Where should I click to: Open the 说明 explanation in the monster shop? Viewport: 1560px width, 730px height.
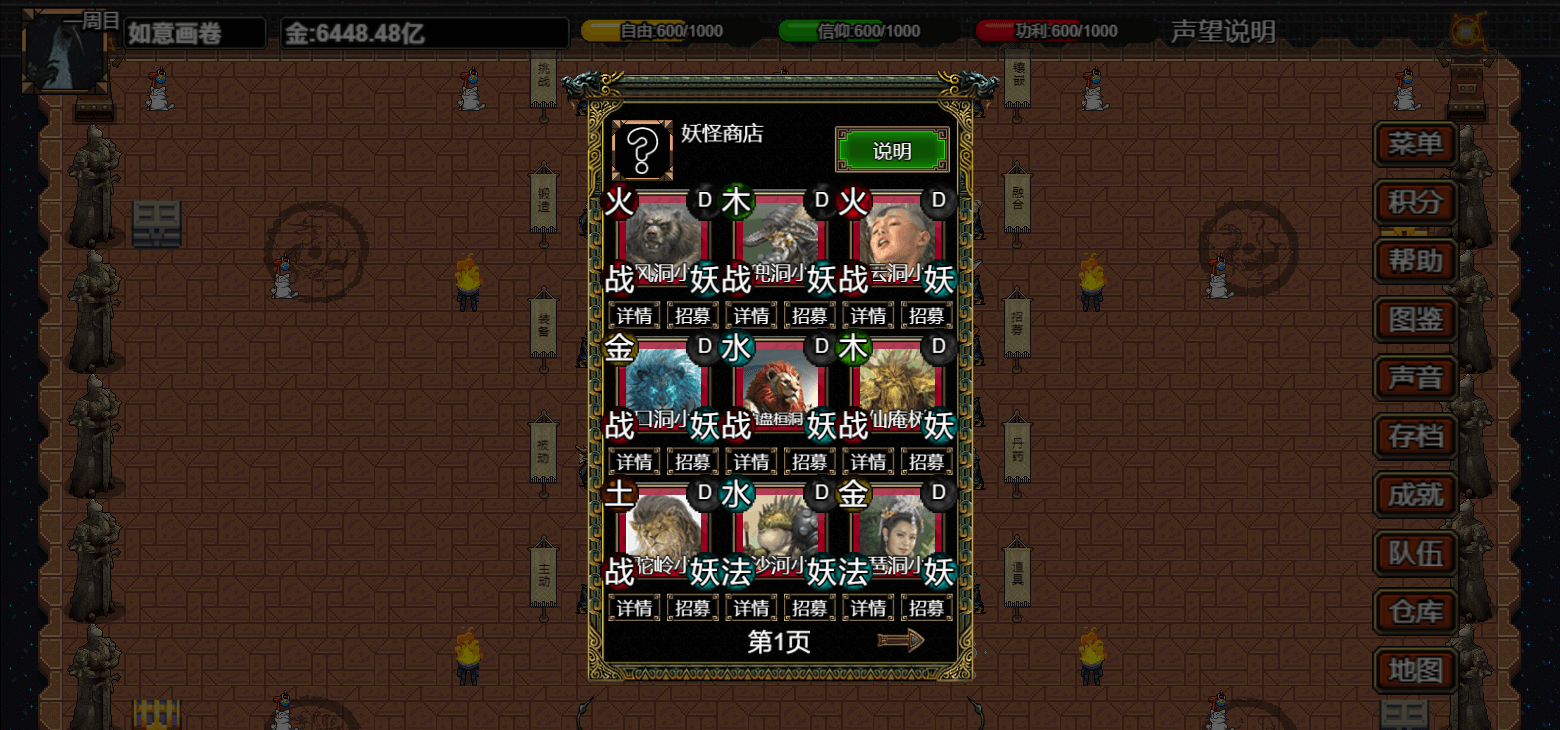click(x=892, y=151)
